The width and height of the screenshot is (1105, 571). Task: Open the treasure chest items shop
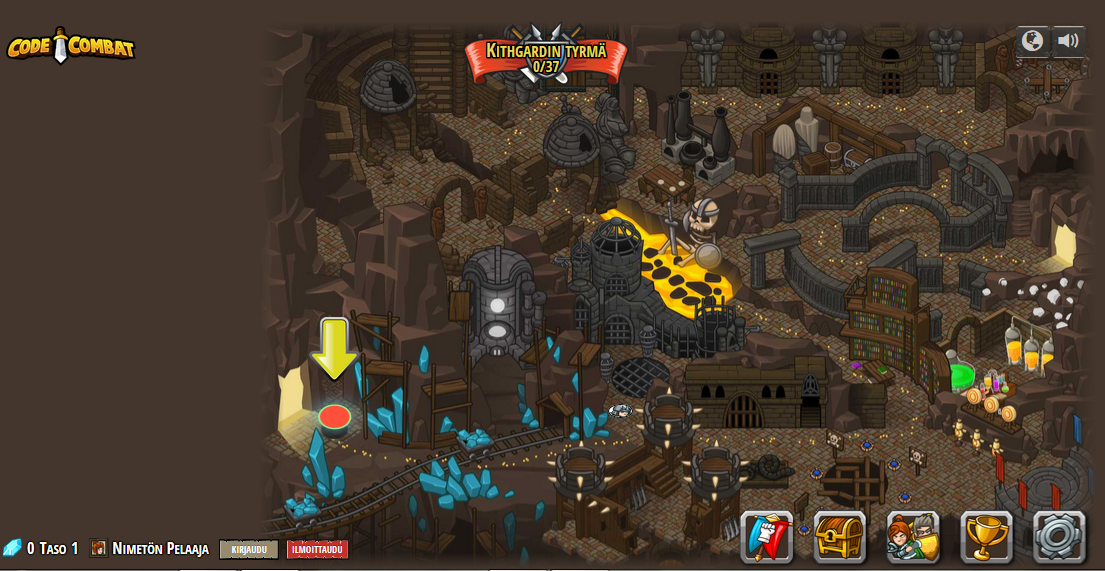point(840,537)
